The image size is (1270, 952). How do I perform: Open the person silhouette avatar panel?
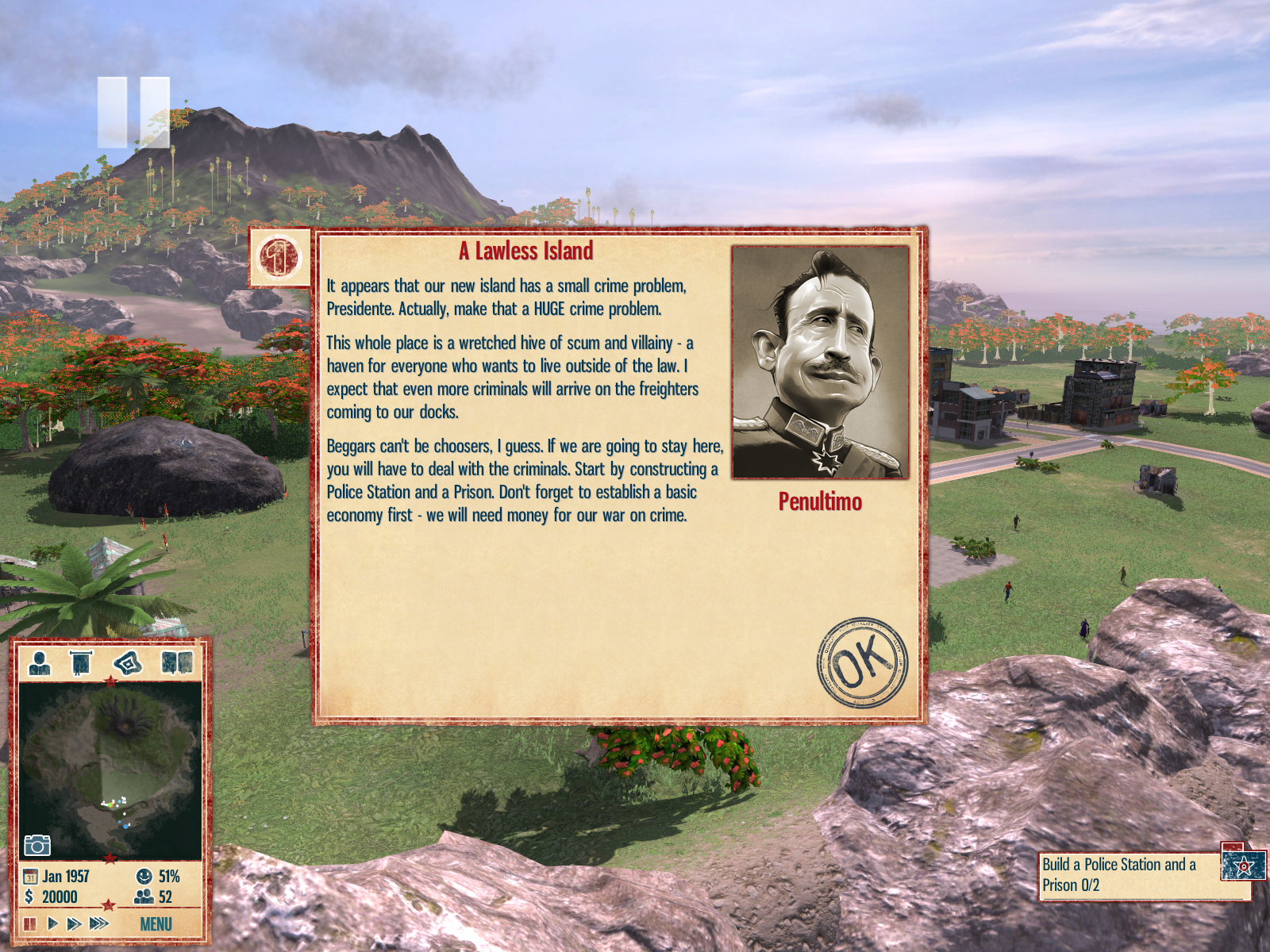point(40,662)
